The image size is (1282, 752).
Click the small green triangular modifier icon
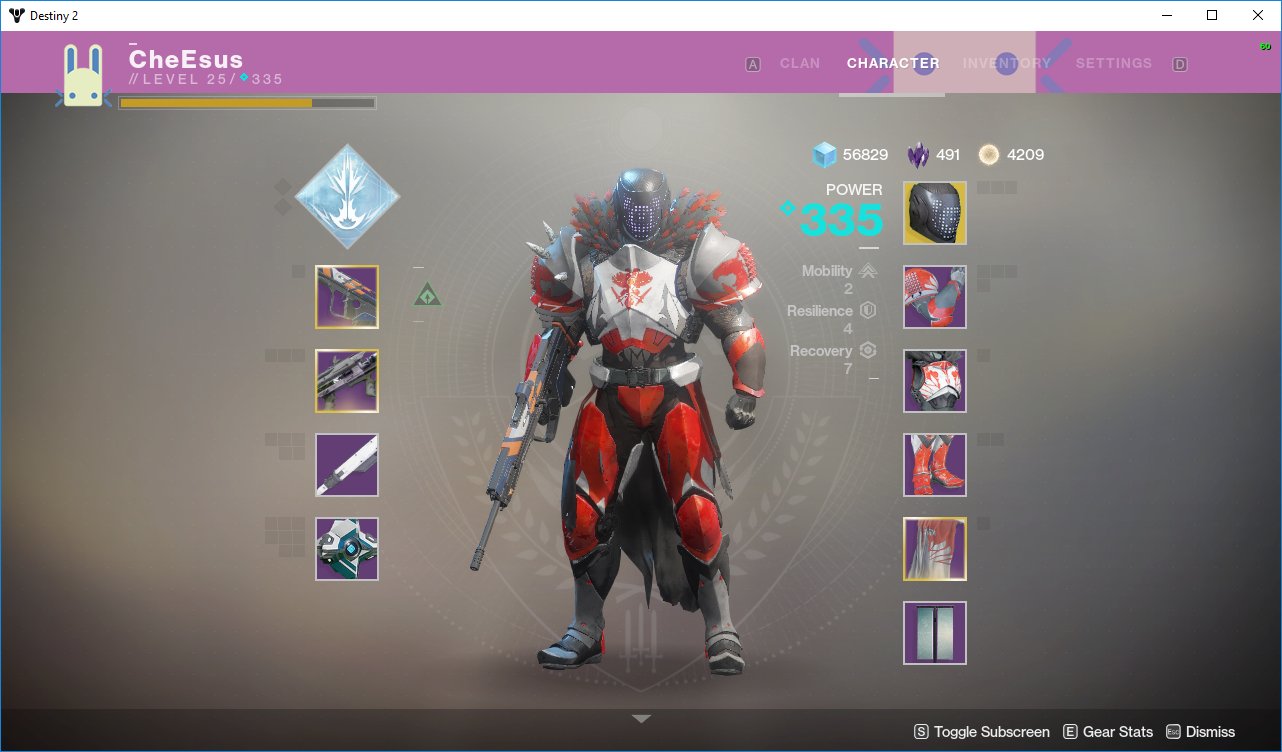tap(427, 295)
